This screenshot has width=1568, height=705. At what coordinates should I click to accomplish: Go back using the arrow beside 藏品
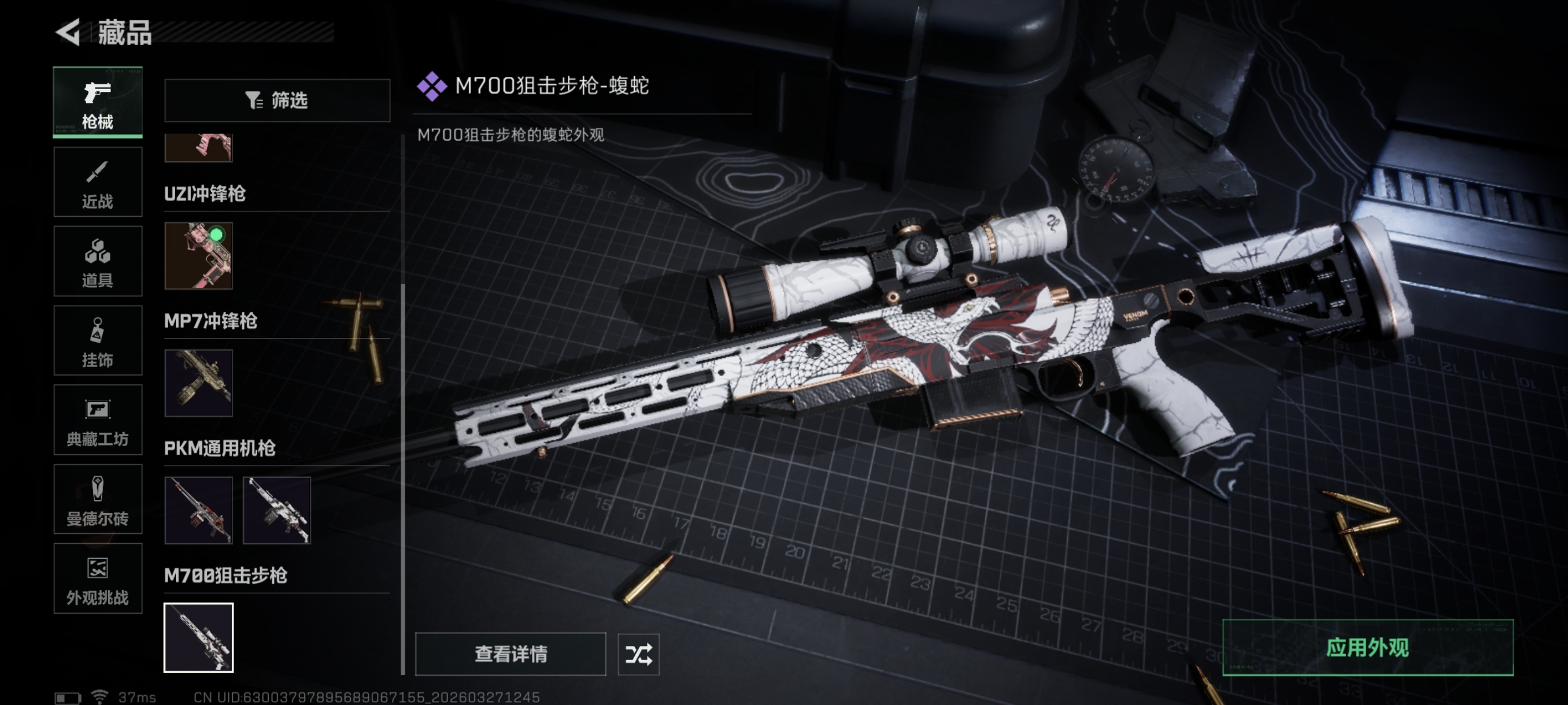[x=68, y=32]
